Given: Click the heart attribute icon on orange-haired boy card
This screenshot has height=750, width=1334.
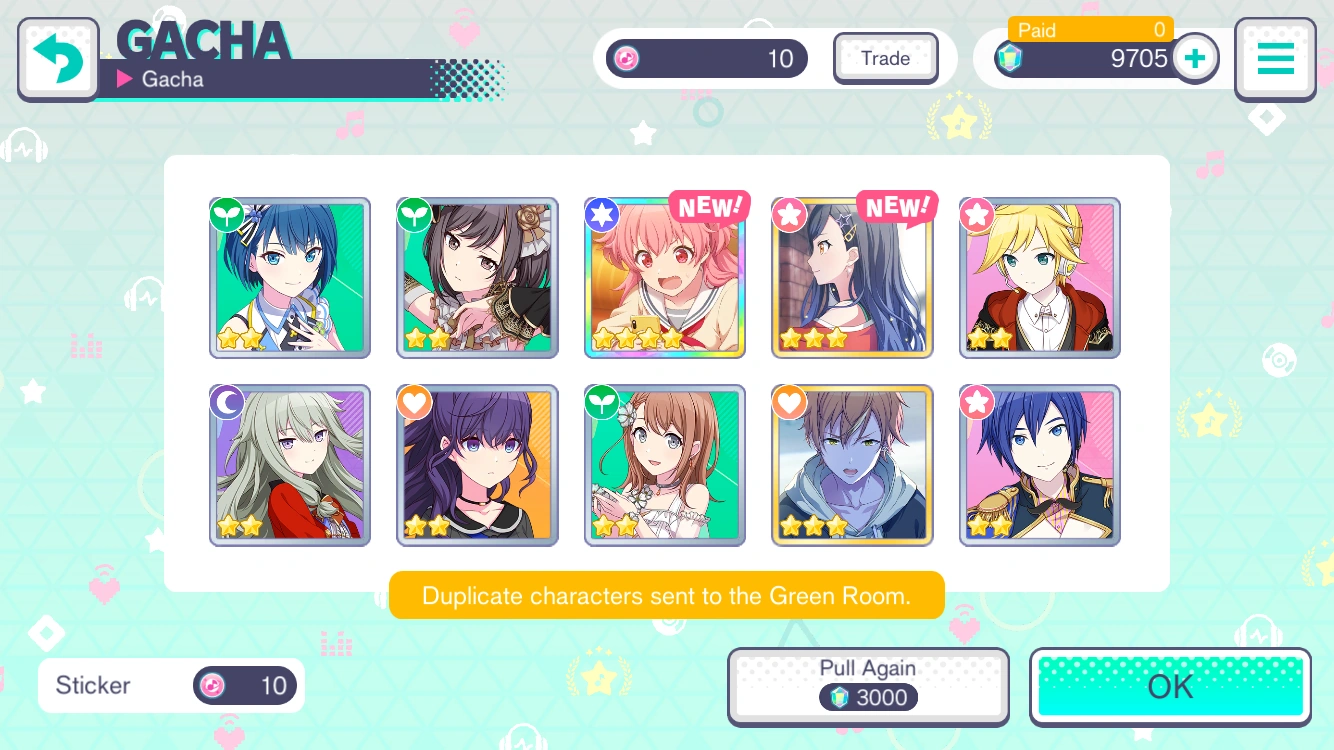Looking at the screenshot, I should (x=789, y=402).
